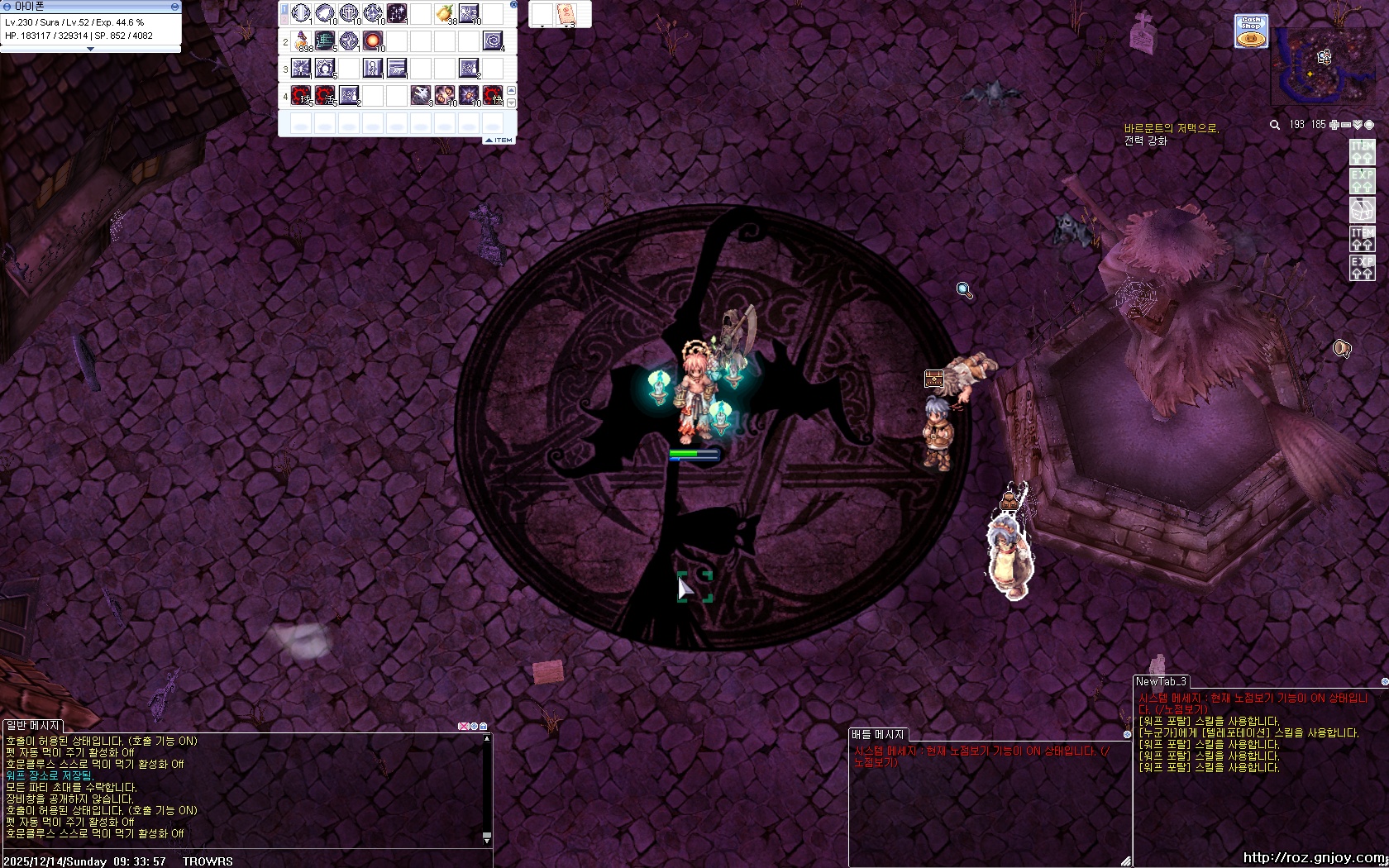
Task: Activate the starry sparkle skill
Action: click(x=397, y=13)
